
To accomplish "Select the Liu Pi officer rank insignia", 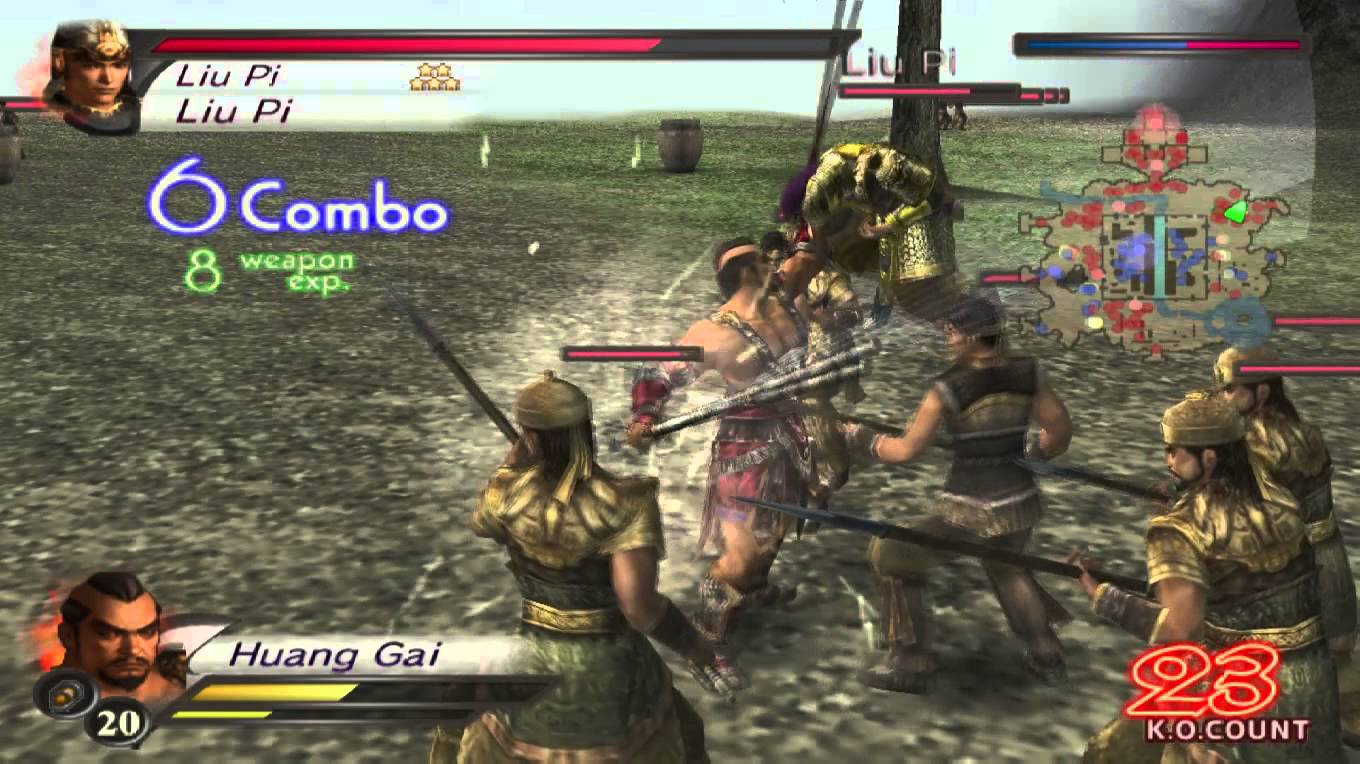I will pos(434,77).
